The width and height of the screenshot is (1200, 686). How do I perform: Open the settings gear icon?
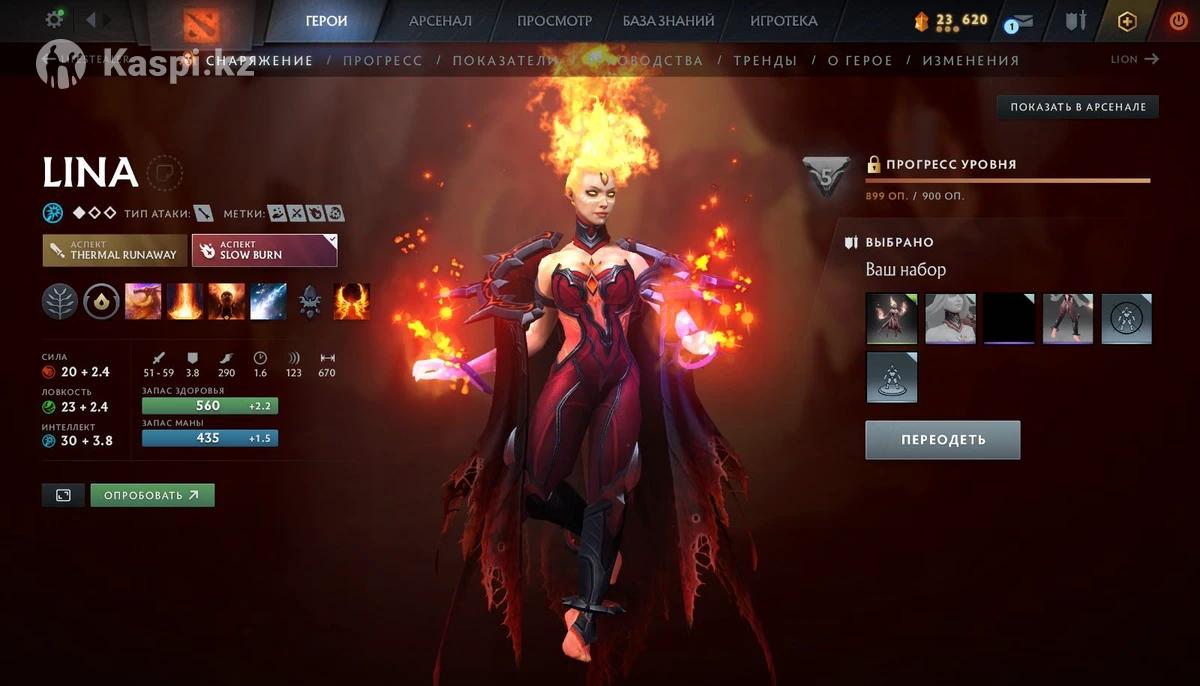[55, 19]
